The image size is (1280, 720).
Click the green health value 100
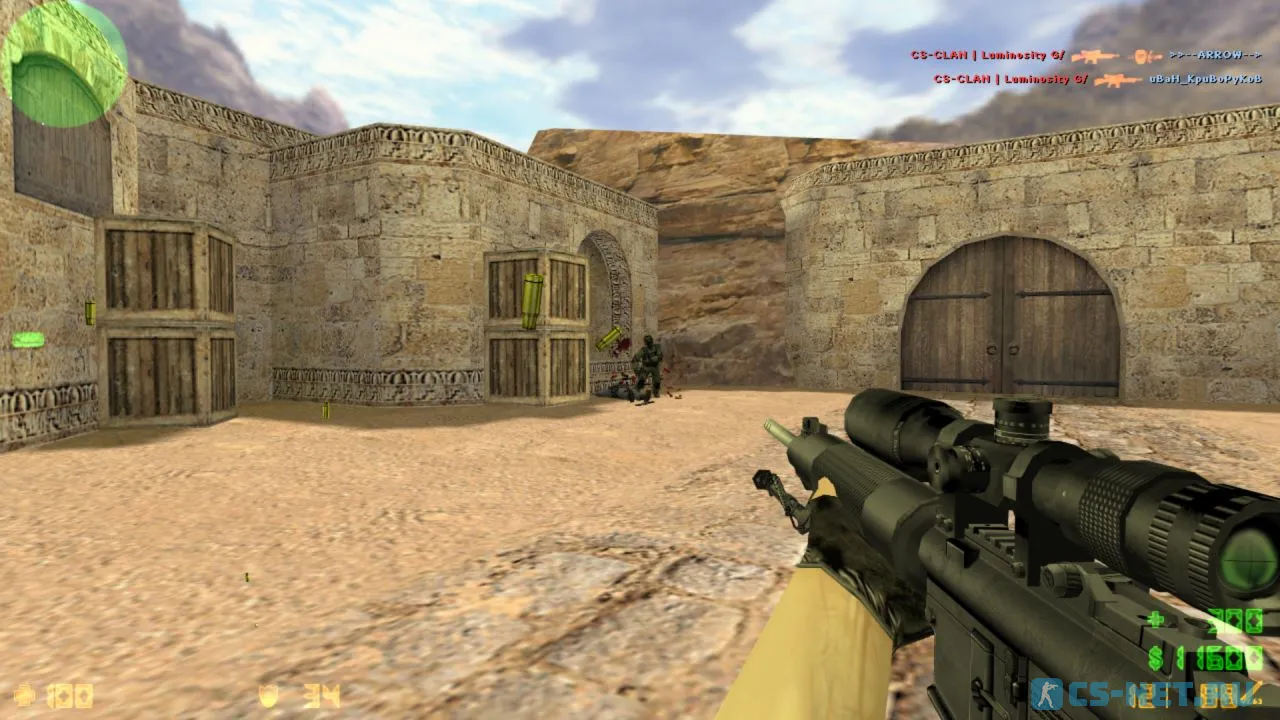coord(68,696)
